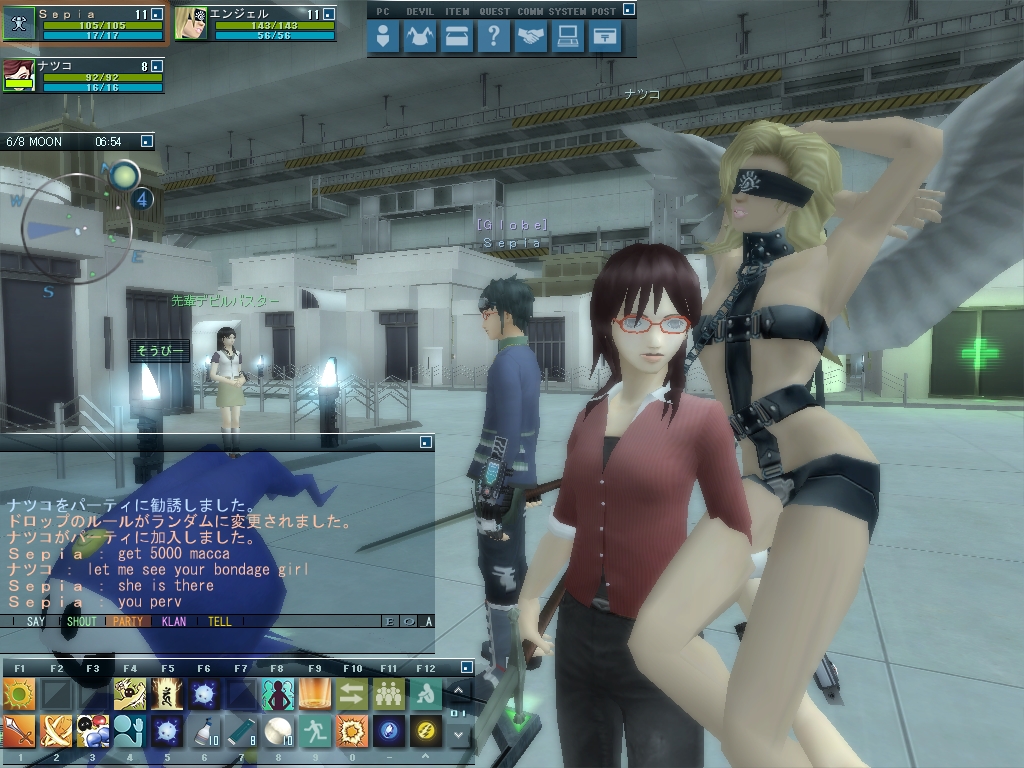The image size is (1024, 768).
Task: Collapse the moon phase clock panel
Action: (x=146, y=142)
